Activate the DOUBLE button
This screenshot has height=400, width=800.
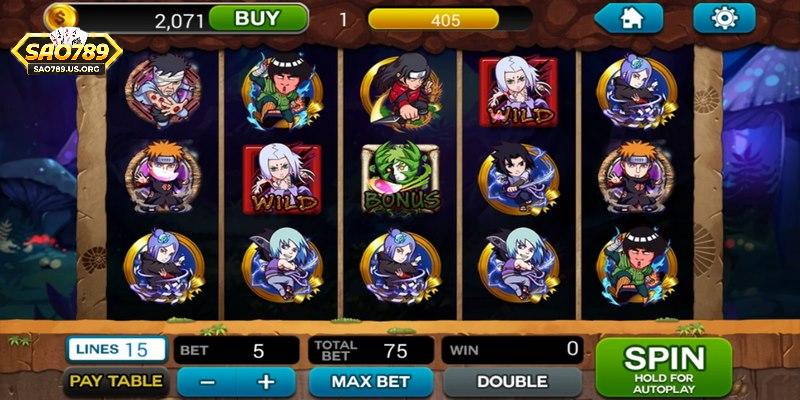pyautogui.click(x=511, y=382)
